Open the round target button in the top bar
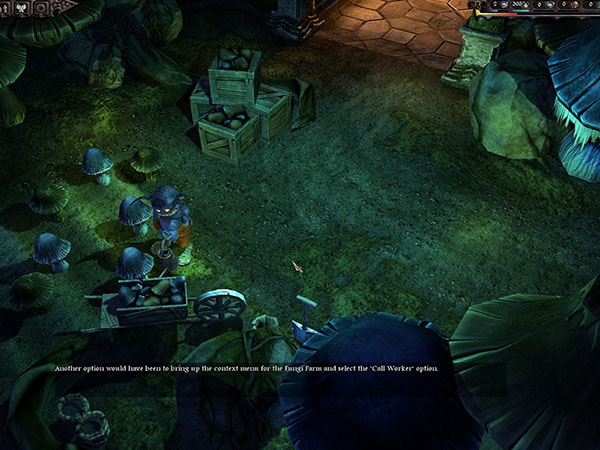600x450 pixels. [43, 8]
